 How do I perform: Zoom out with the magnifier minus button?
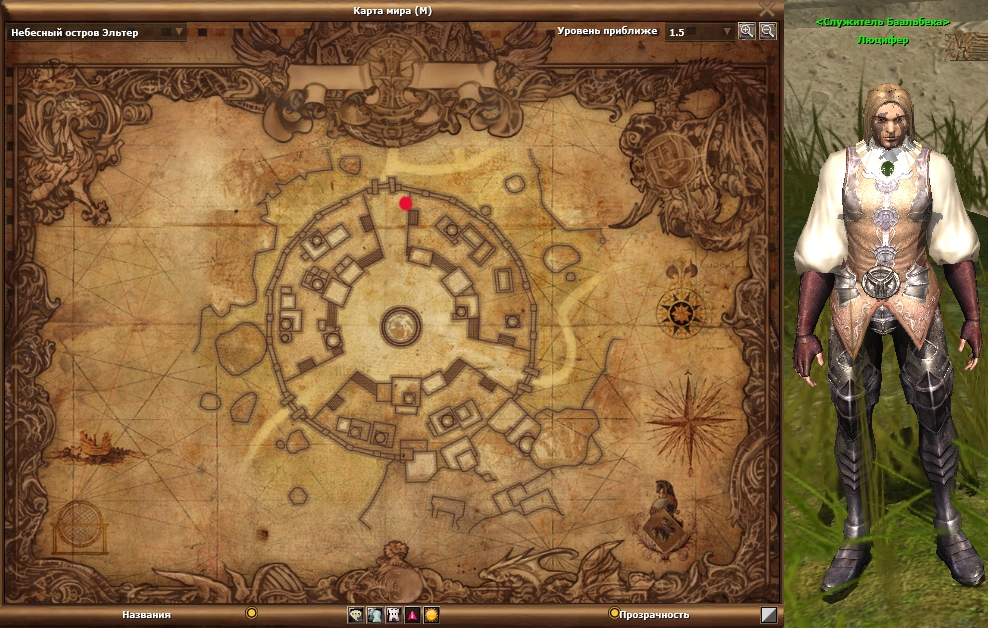767,31
